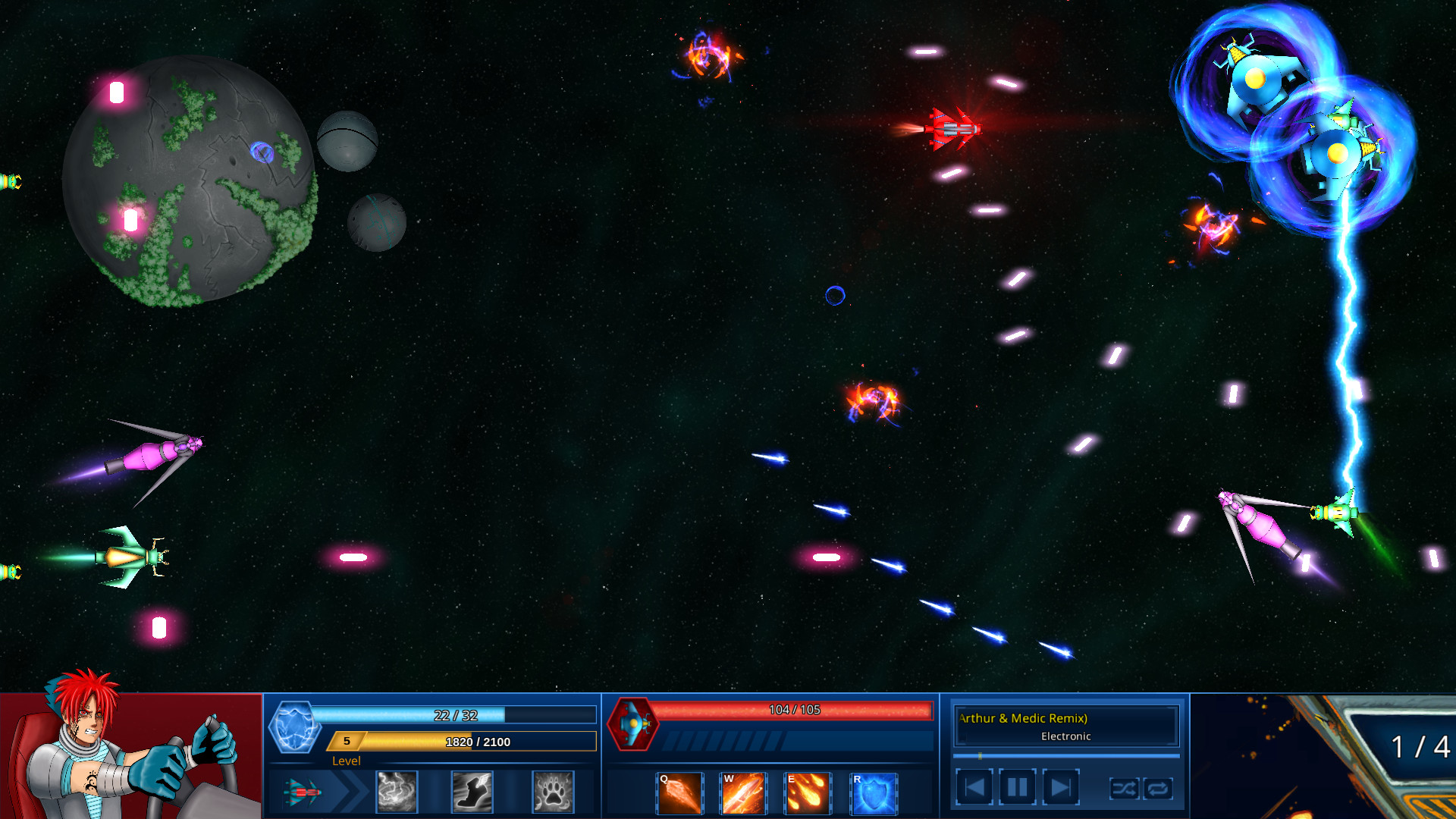Viewport: 1456px width, 819px height.
Task: Trigger the W flaming blade ability
Action: point(742,792)
